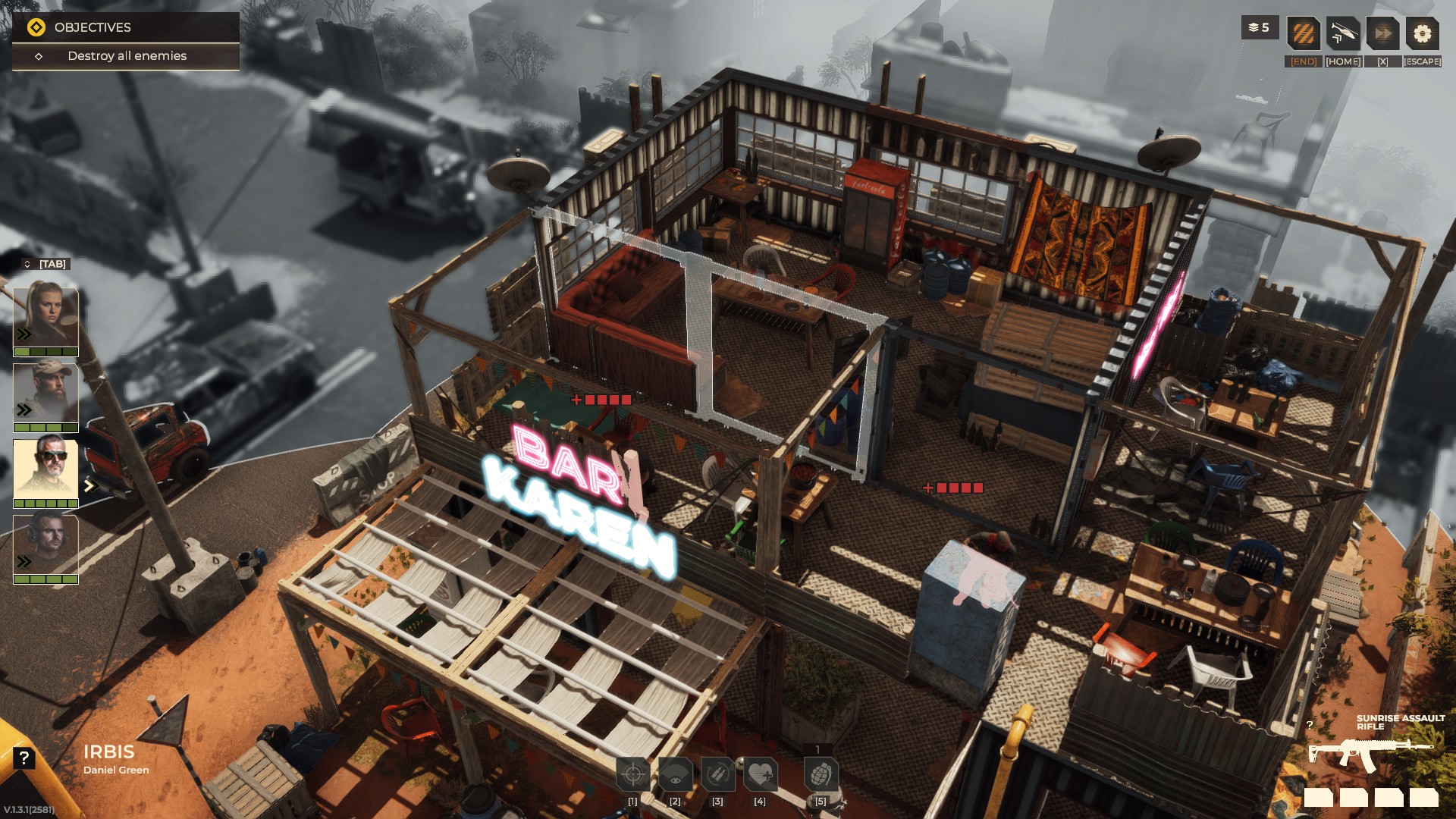Image resolution: width=1456 pixels, height=819 pixels.
Task: Select the sunglasses soldier portrait
Action: pyautogui.click(x=45, y=469)
